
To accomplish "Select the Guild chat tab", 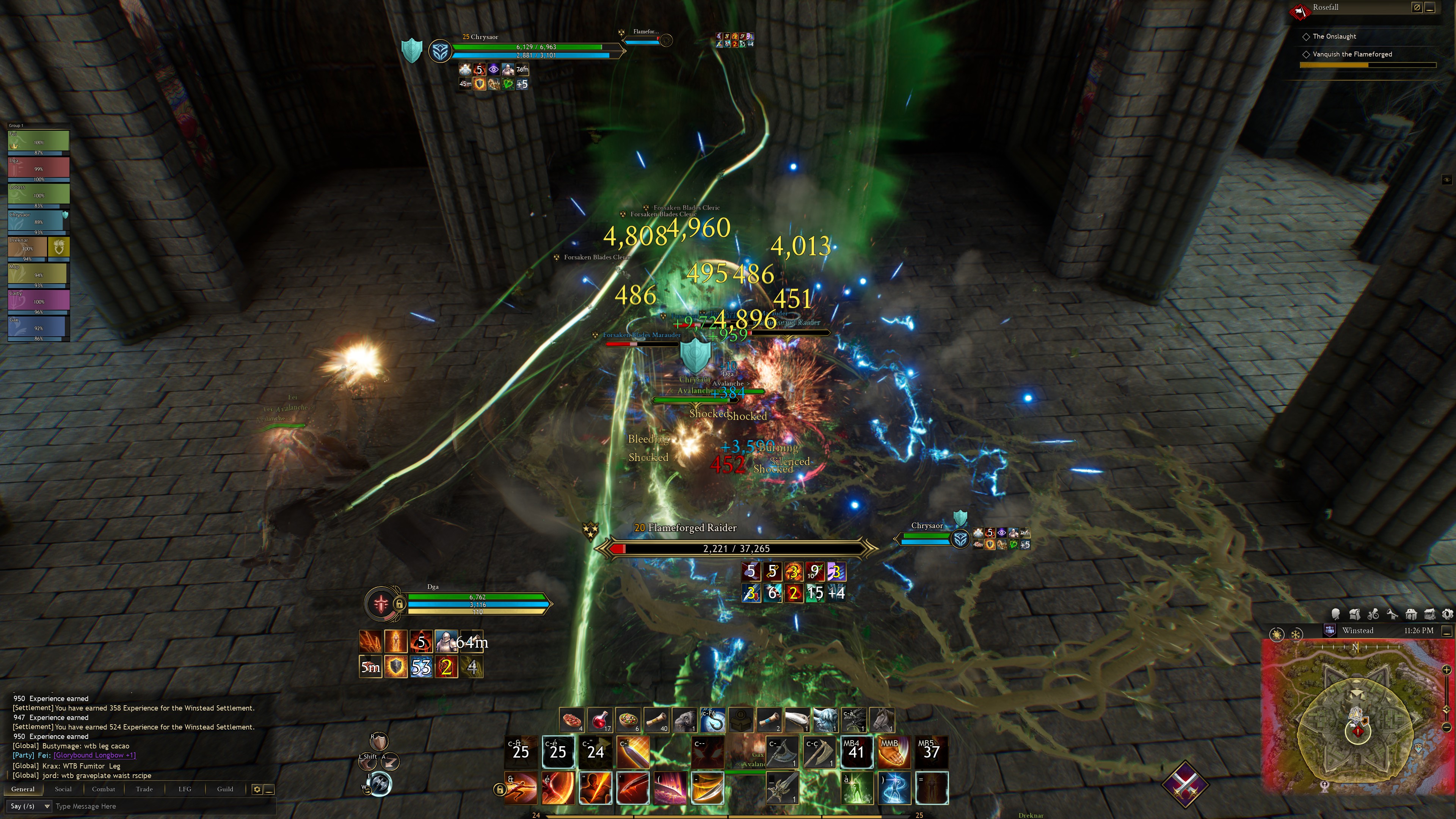I will pyautogui.click(x=225, y=789).
